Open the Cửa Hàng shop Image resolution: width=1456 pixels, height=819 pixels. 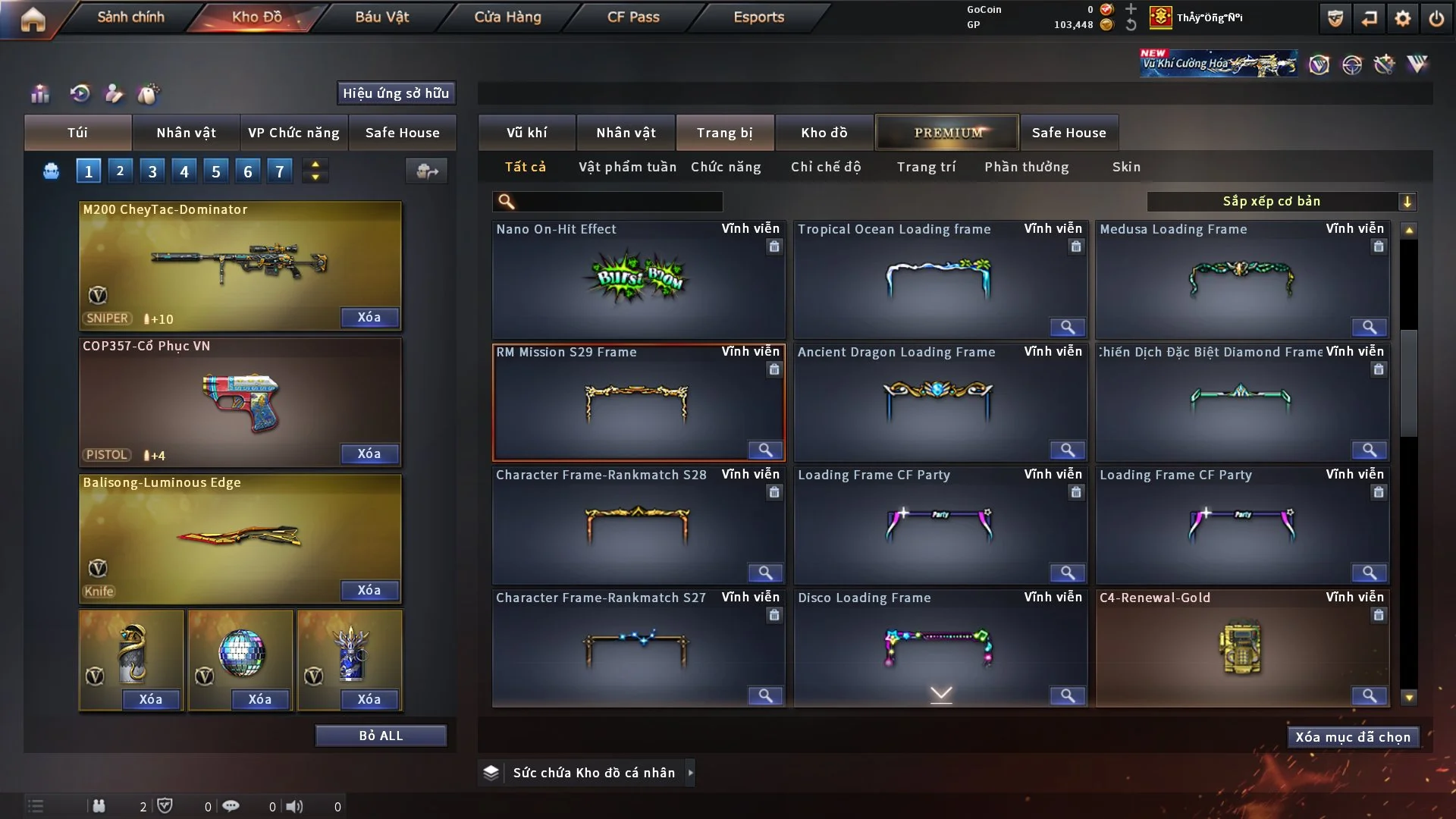(x=507, y=17)
